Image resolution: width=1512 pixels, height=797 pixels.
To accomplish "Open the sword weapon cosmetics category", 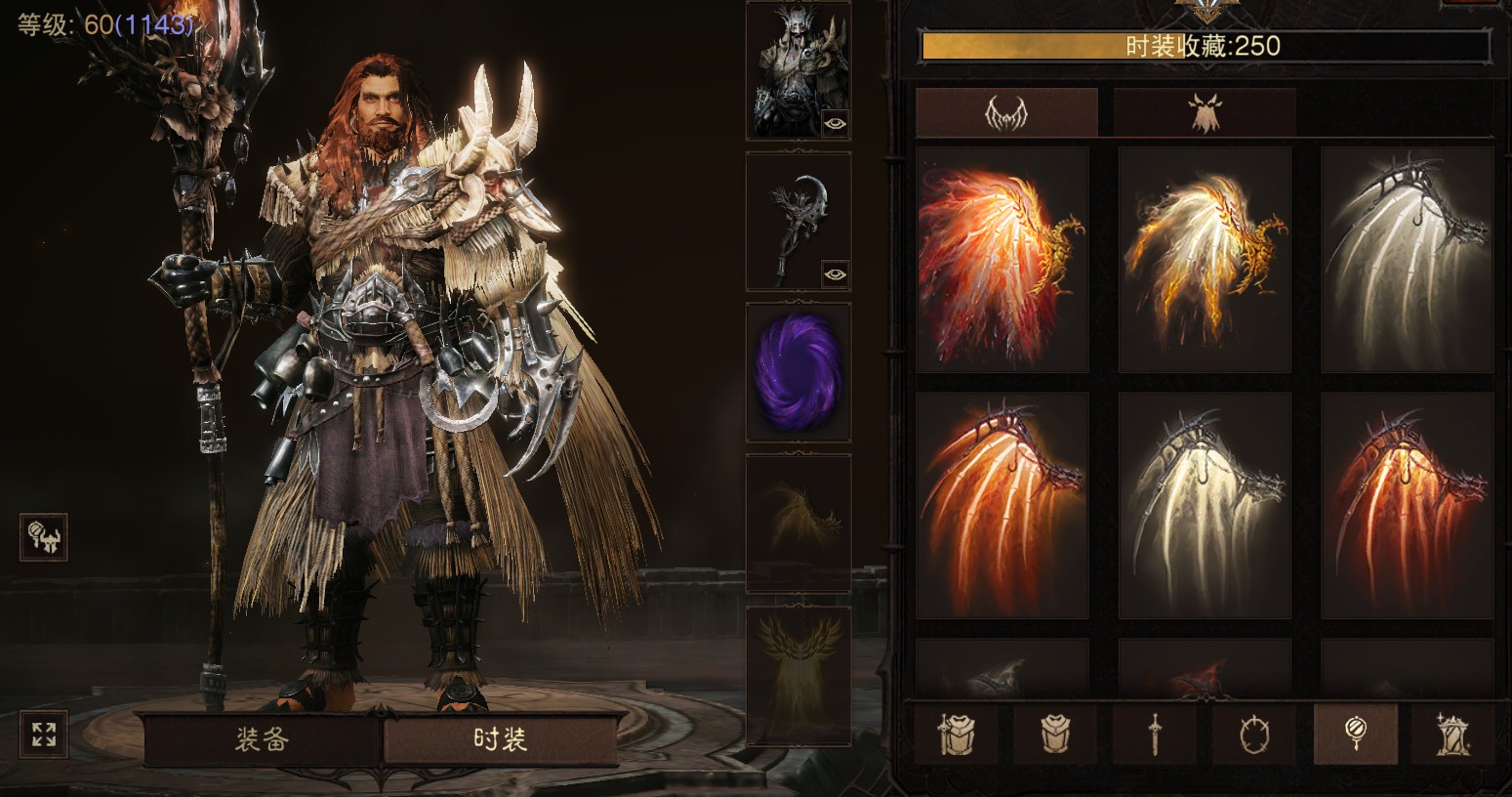I will 1155,734.
